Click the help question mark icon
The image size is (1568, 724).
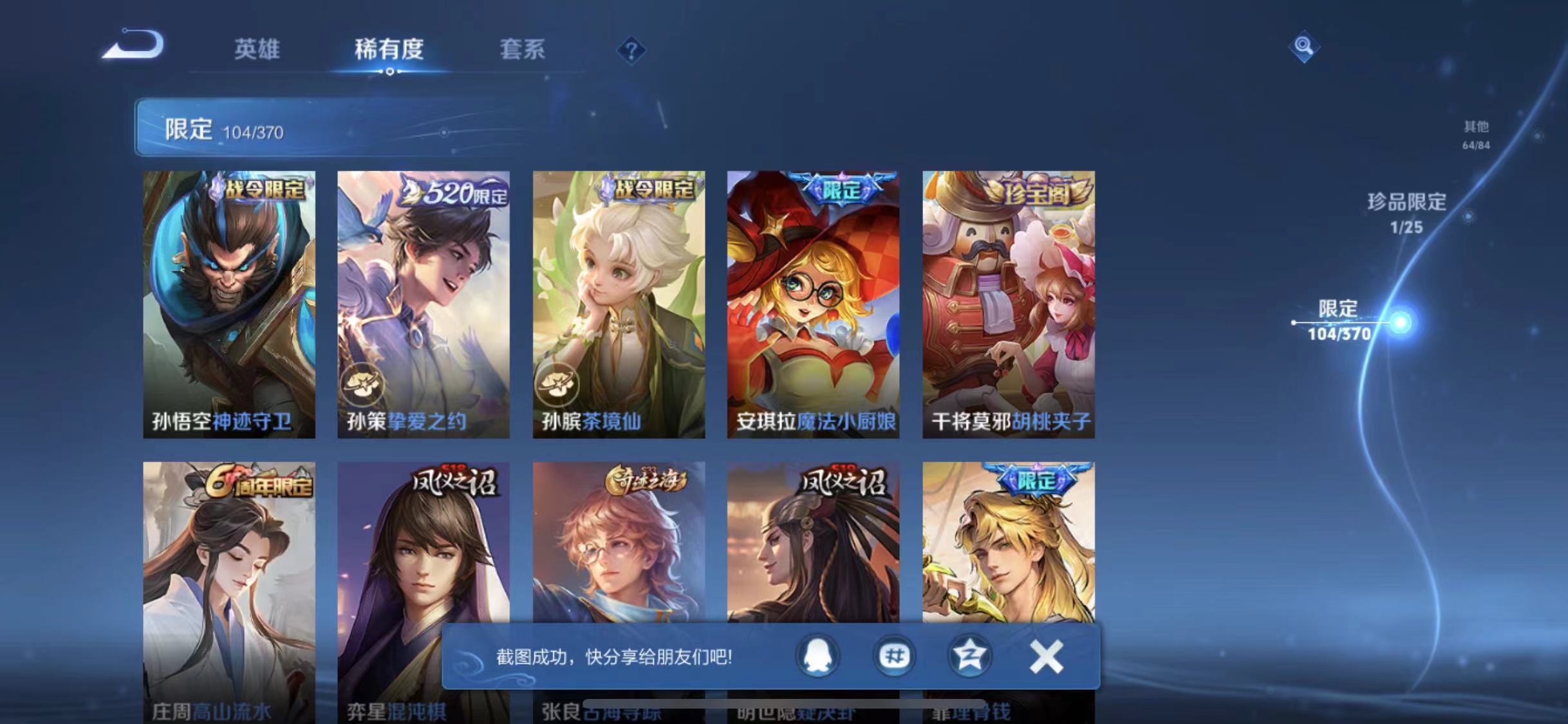633,50
